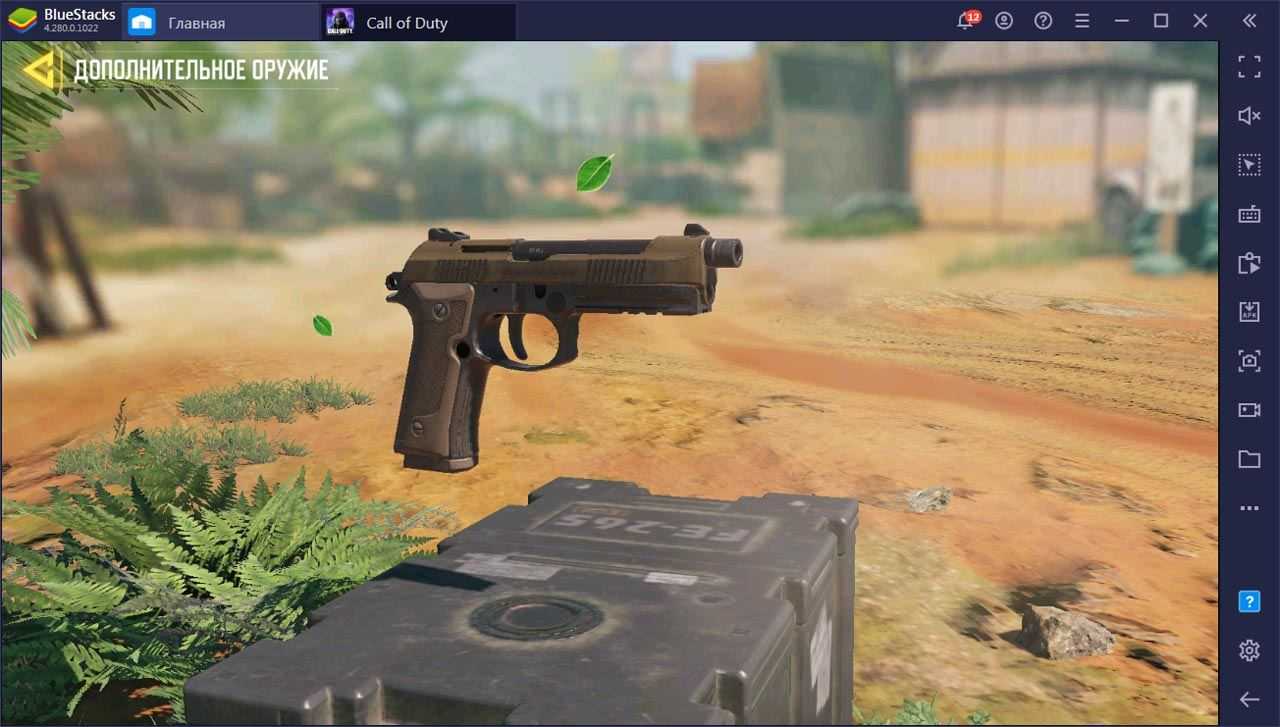Open BlueStacks settings gear

point(1249,650)
